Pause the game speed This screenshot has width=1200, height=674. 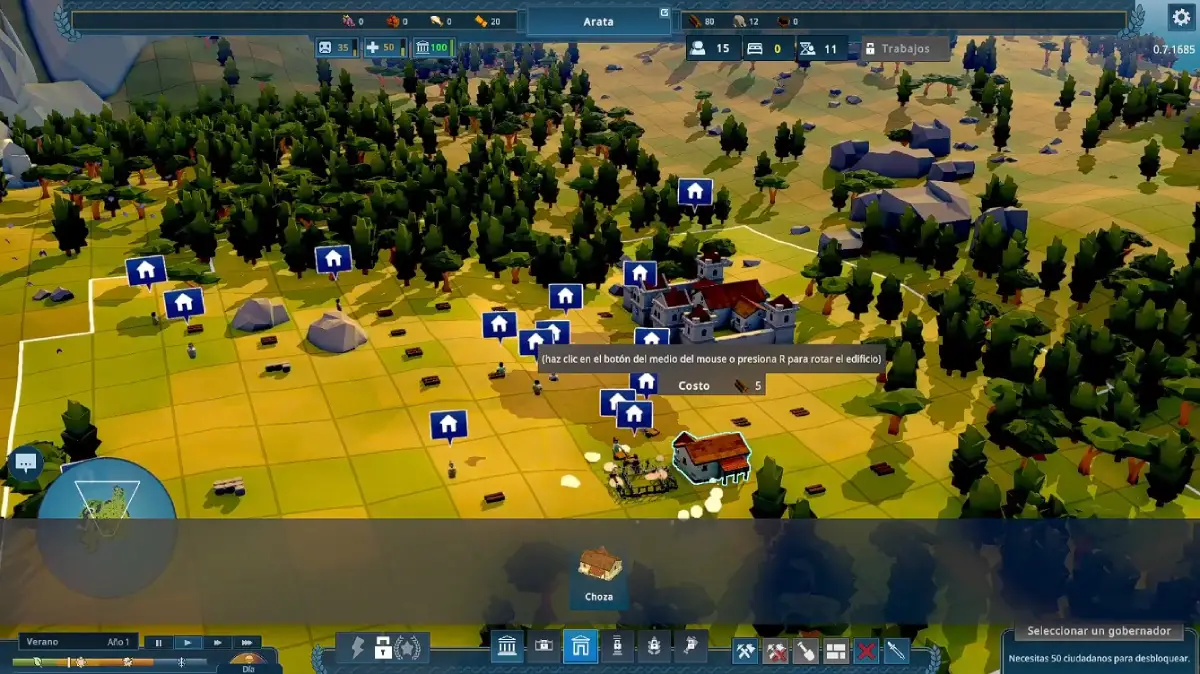[x=158, y=642]
